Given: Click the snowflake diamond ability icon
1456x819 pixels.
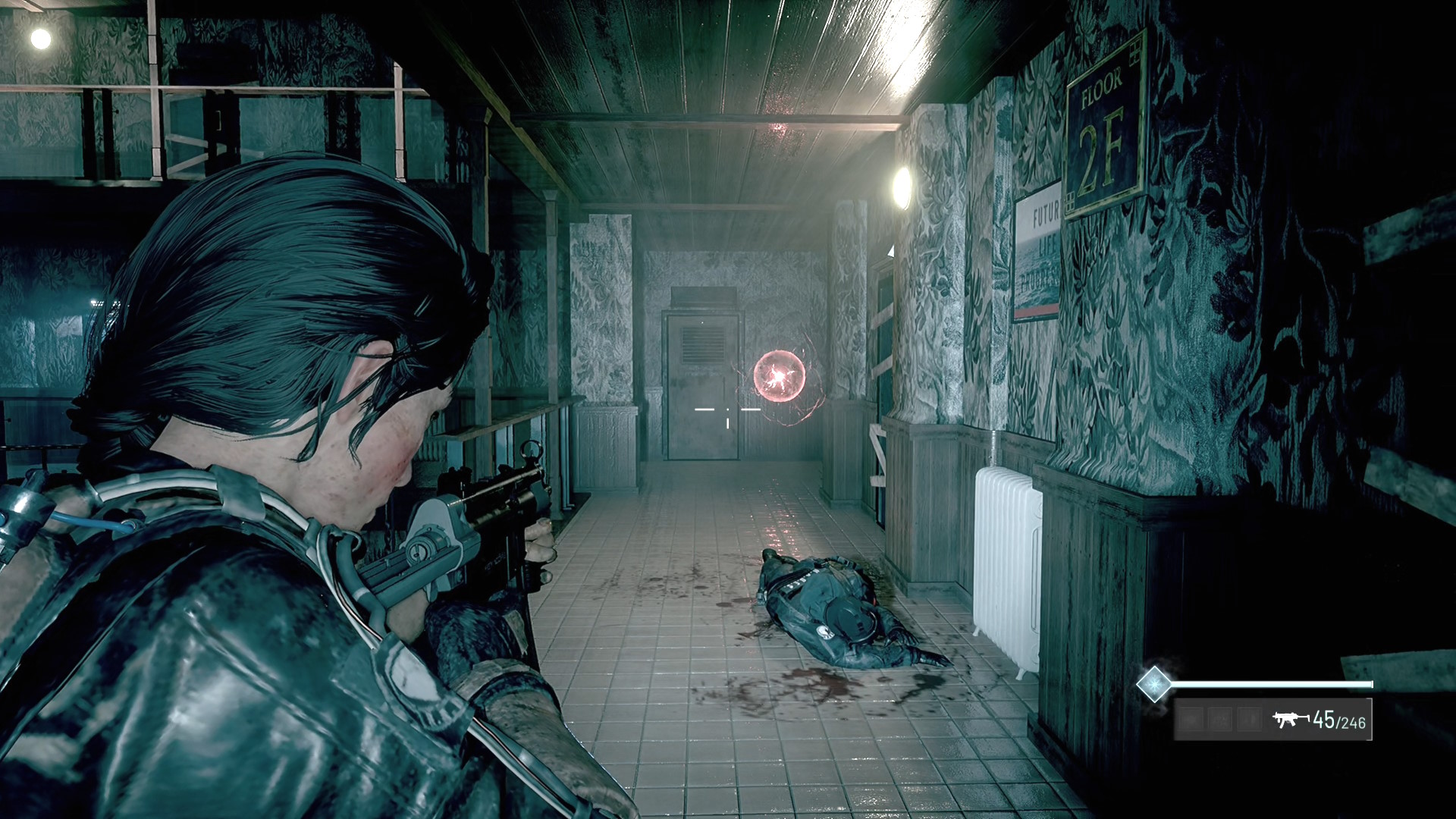Looking at the screenshot, I should (1153, 683).
